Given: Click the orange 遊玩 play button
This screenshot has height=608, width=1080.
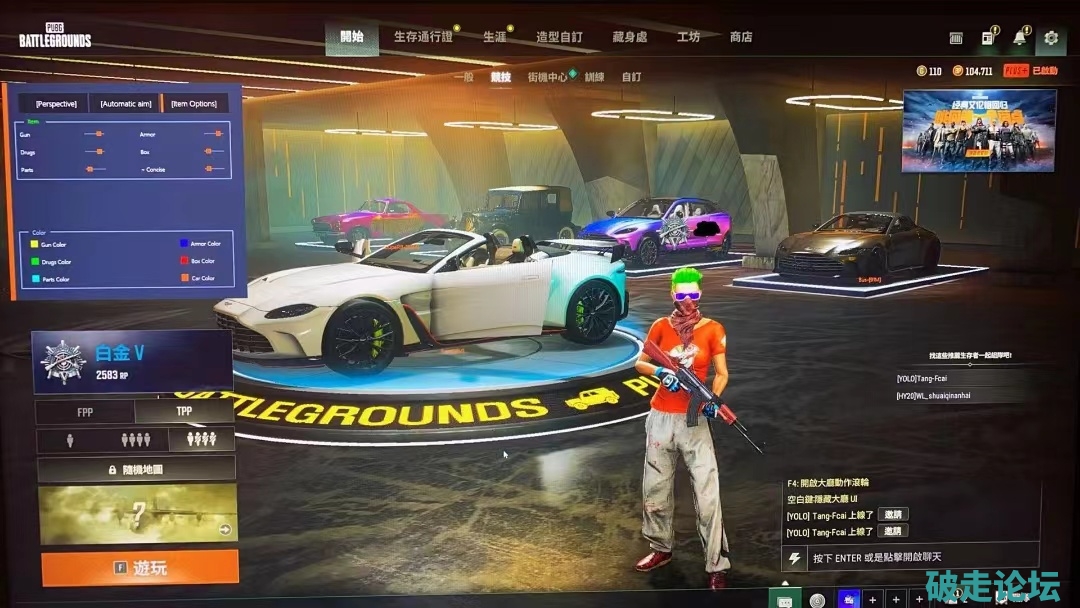Looking at the screenshot, I should click(140, 567).
